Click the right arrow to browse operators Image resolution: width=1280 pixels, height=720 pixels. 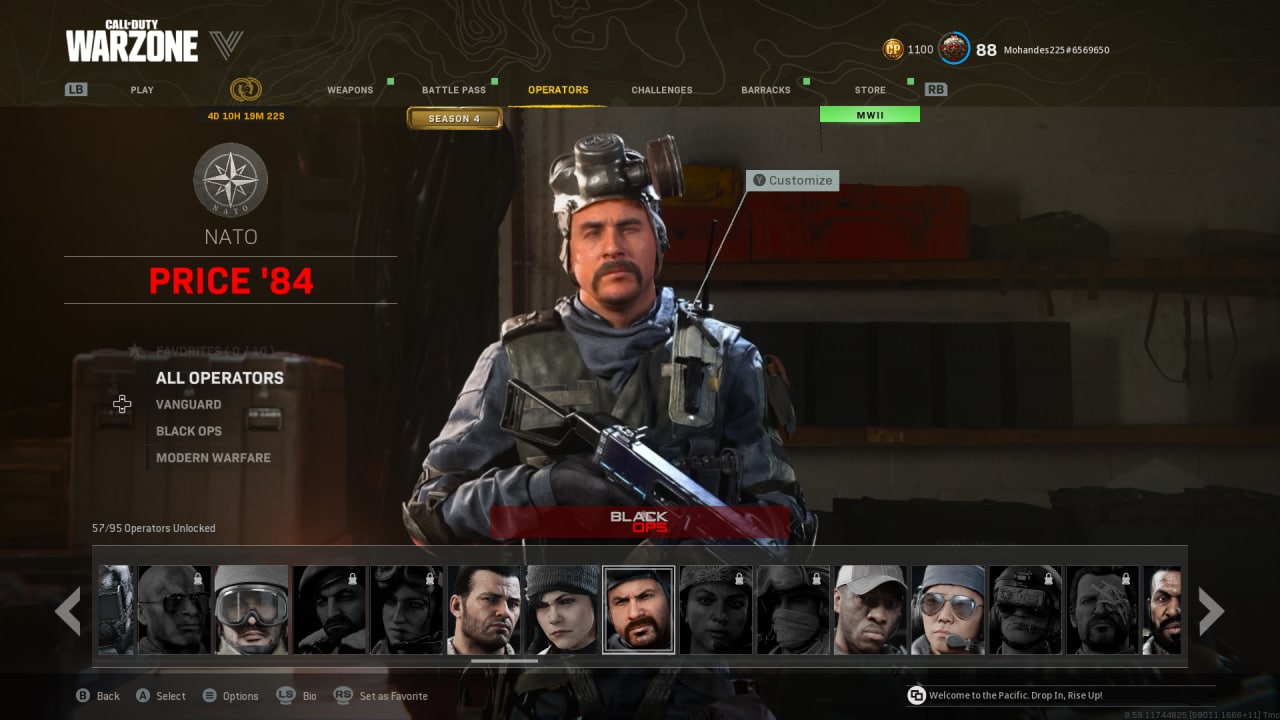(x=1212, y=610)
